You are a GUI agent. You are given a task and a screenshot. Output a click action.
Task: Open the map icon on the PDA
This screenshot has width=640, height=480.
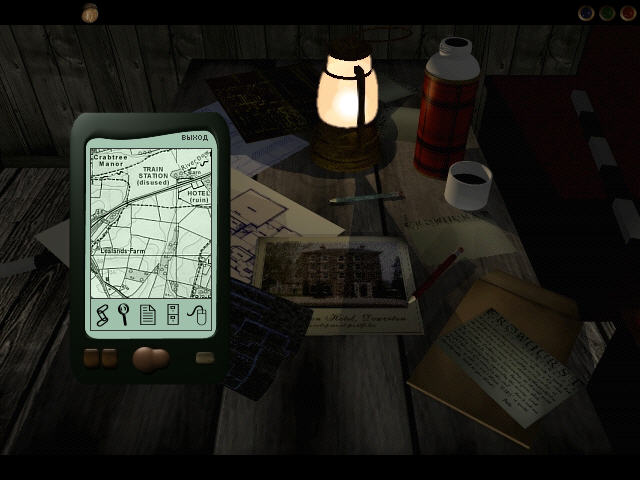[x=101, y=316]
